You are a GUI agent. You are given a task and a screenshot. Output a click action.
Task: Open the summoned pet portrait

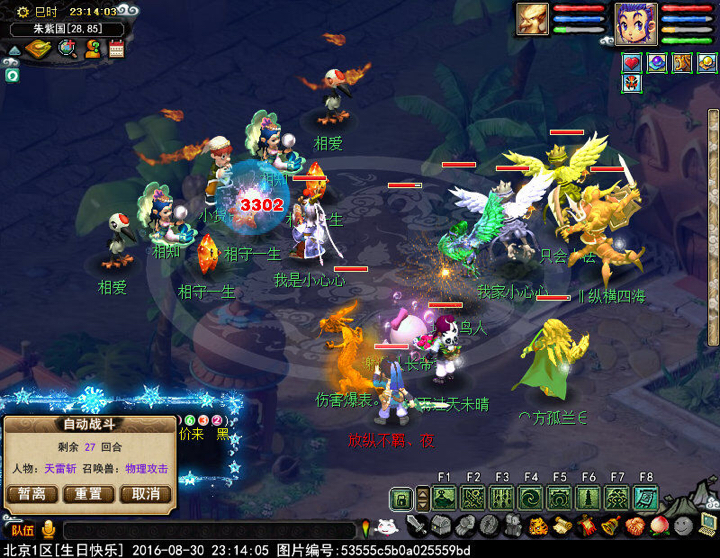pos(533,20)
